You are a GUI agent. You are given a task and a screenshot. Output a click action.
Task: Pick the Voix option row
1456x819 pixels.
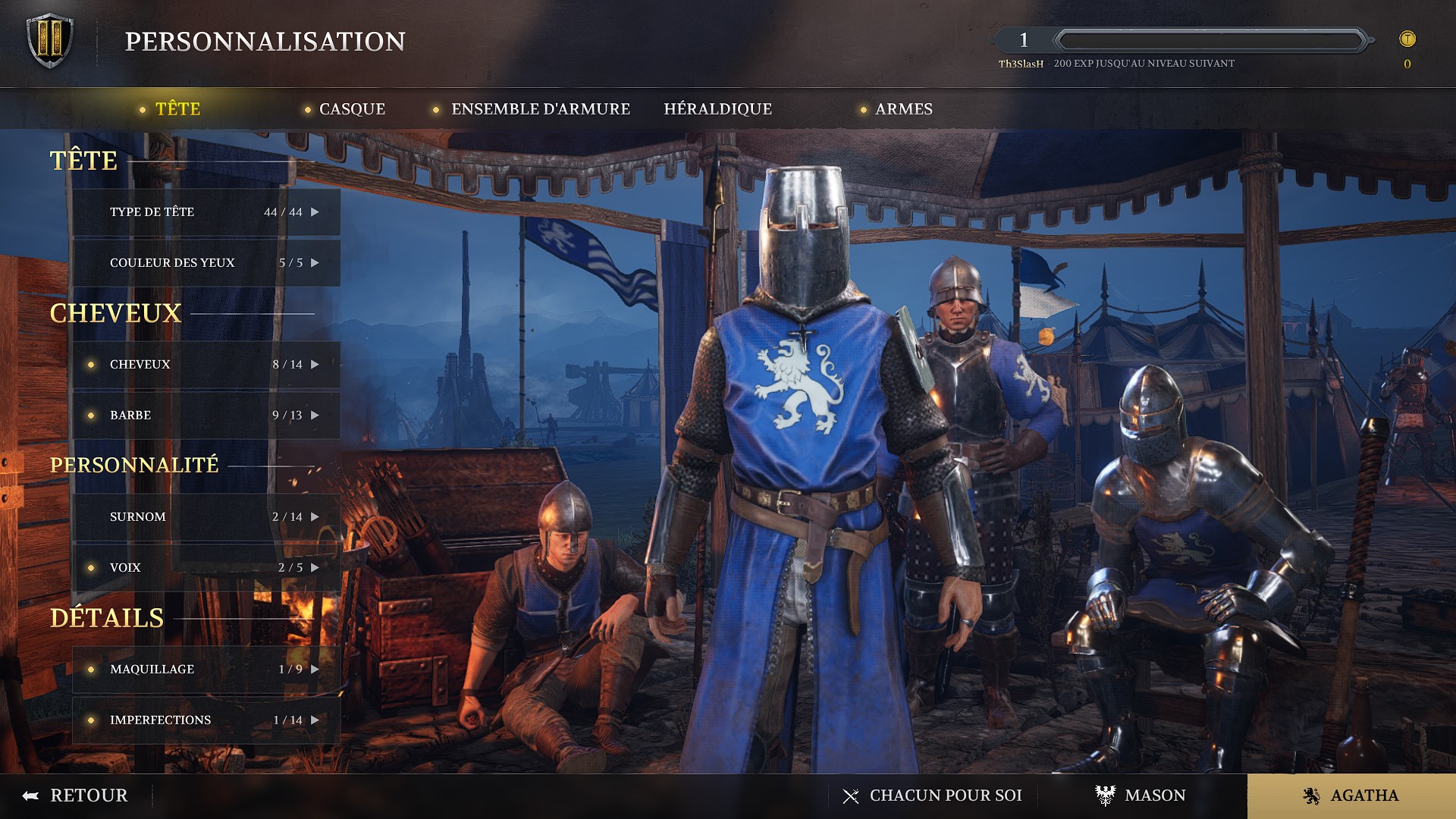(x=206, y=568)
